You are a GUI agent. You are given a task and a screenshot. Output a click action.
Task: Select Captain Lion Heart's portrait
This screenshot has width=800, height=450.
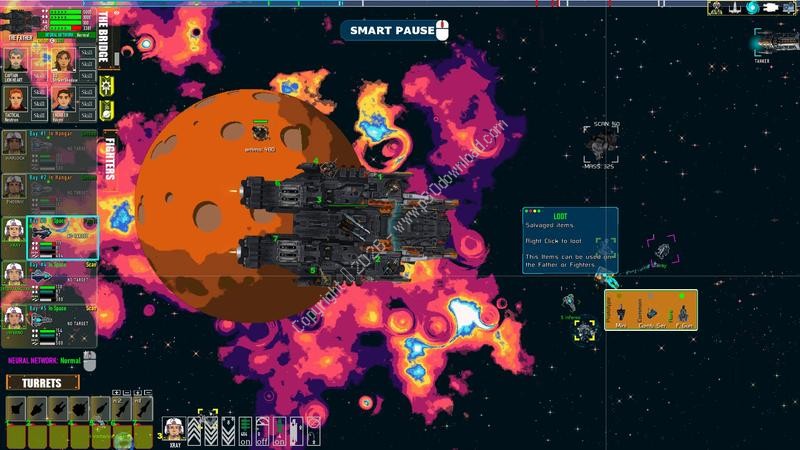(x=15, y=60)
